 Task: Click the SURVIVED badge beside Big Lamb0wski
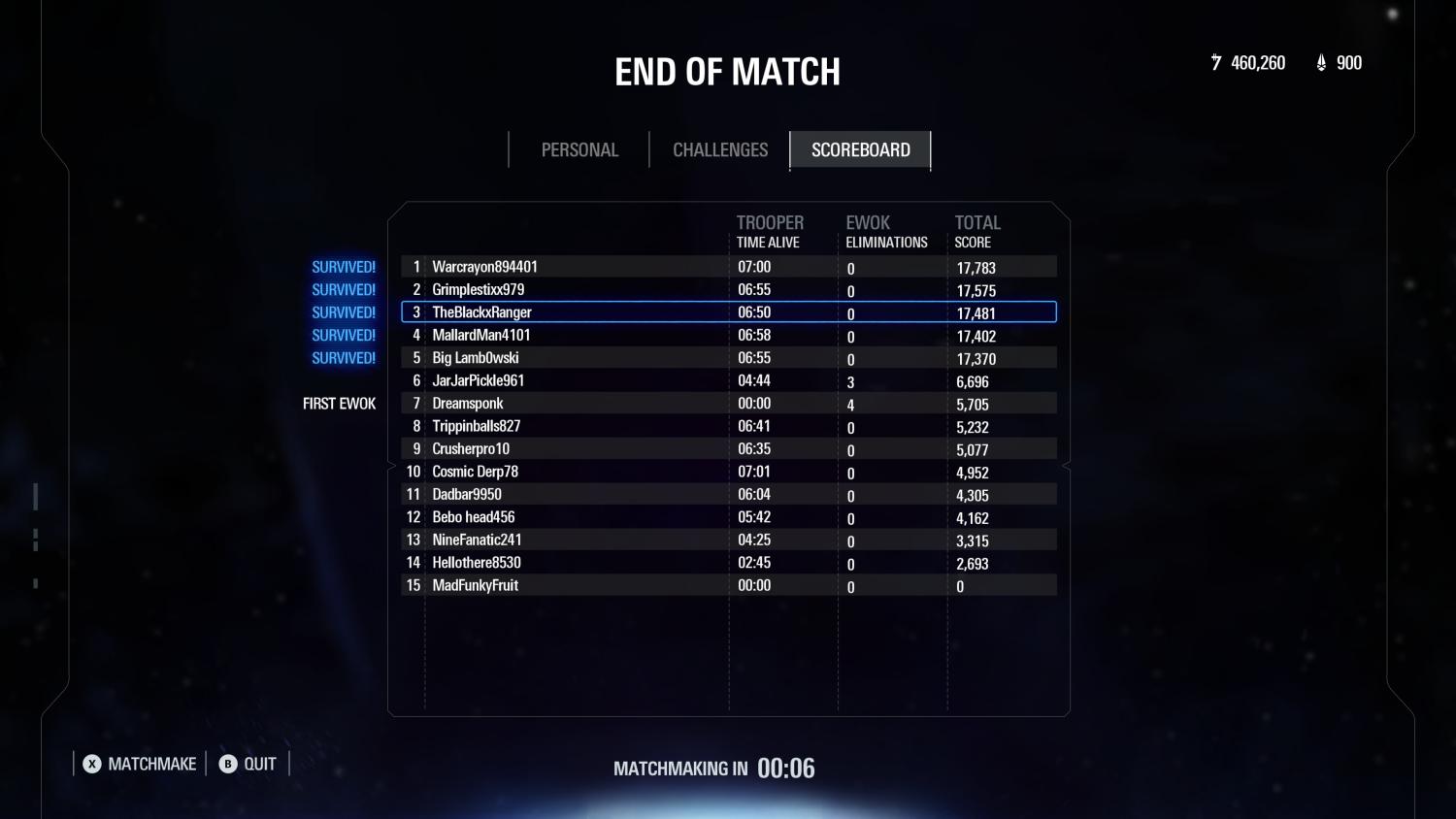coord(343,357)
